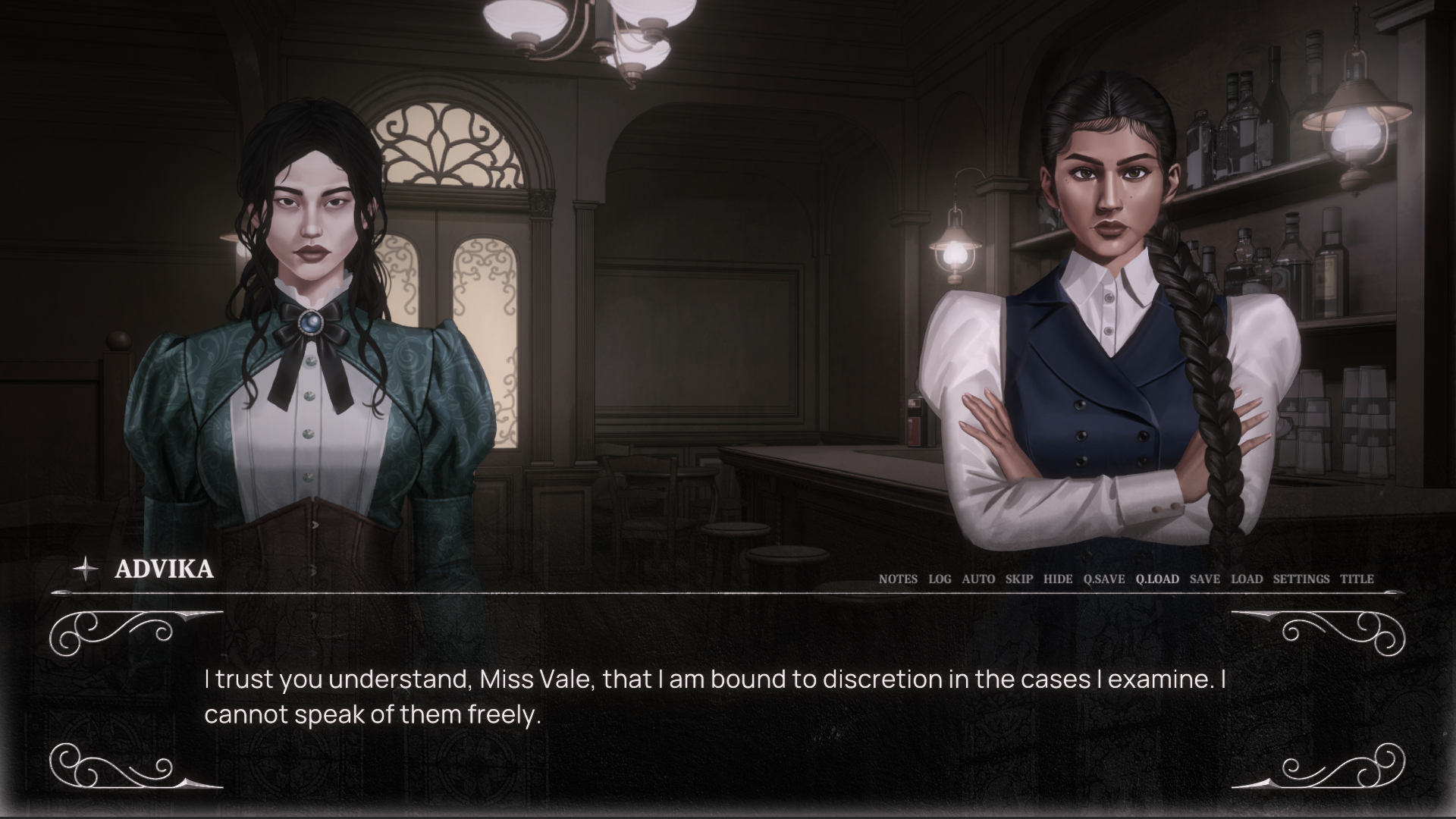Open the Settings screen
The width and height of the screenshot is (1456, 819).
pos(1301,579)
